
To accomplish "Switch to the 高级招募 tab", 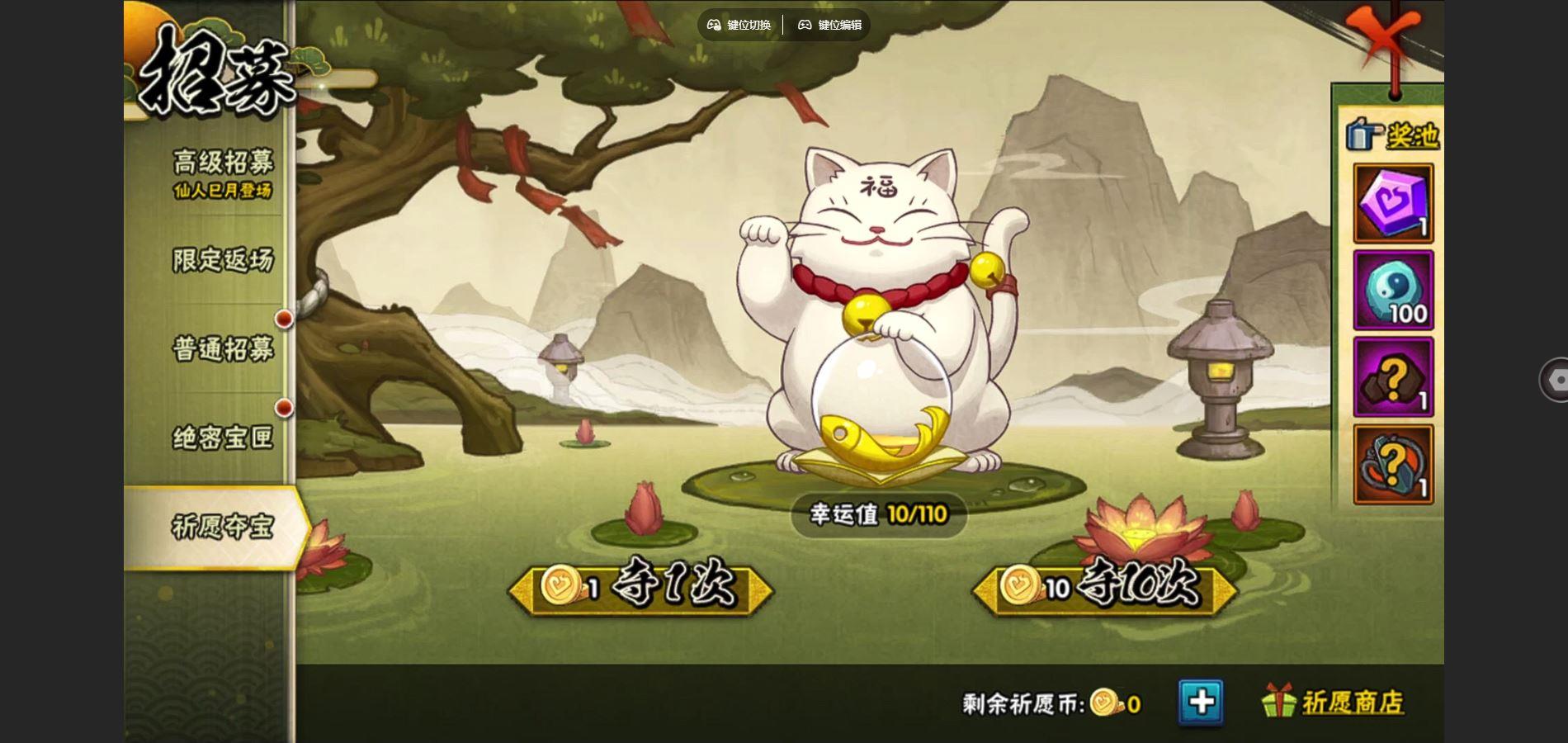I will point(222,173).
